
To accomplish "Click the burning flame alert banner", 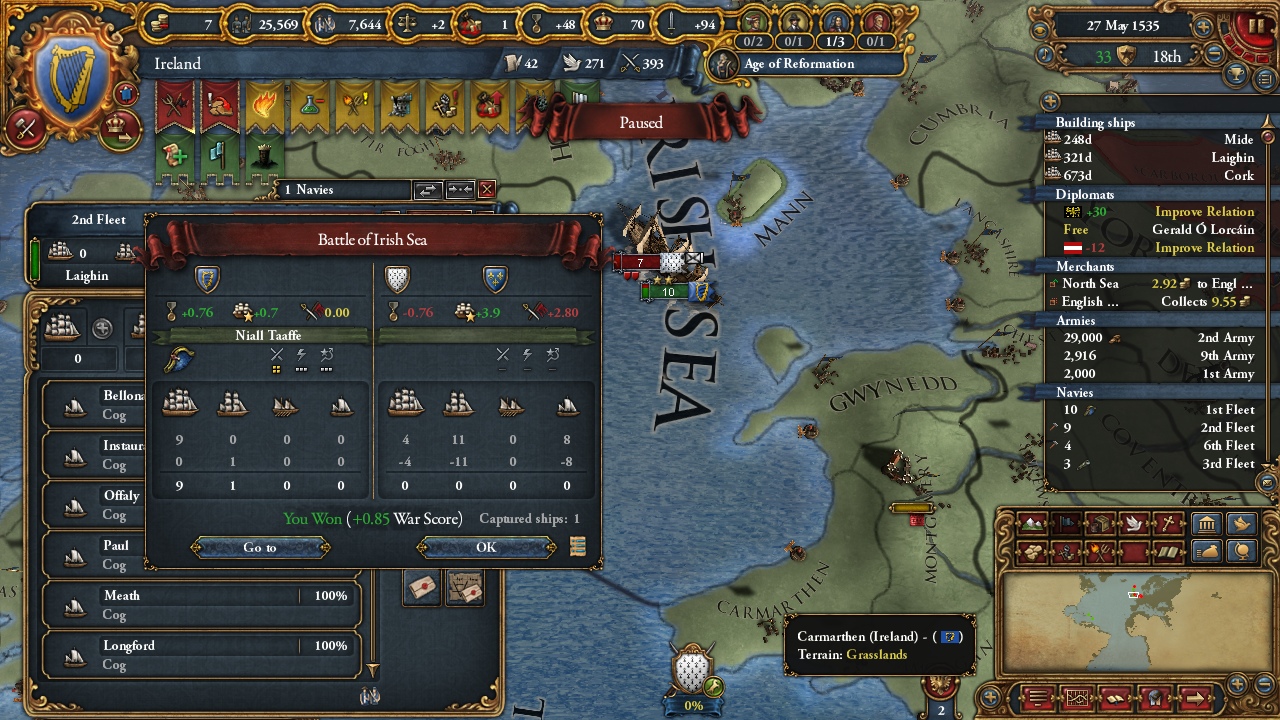I will click(x=264, y=106).
